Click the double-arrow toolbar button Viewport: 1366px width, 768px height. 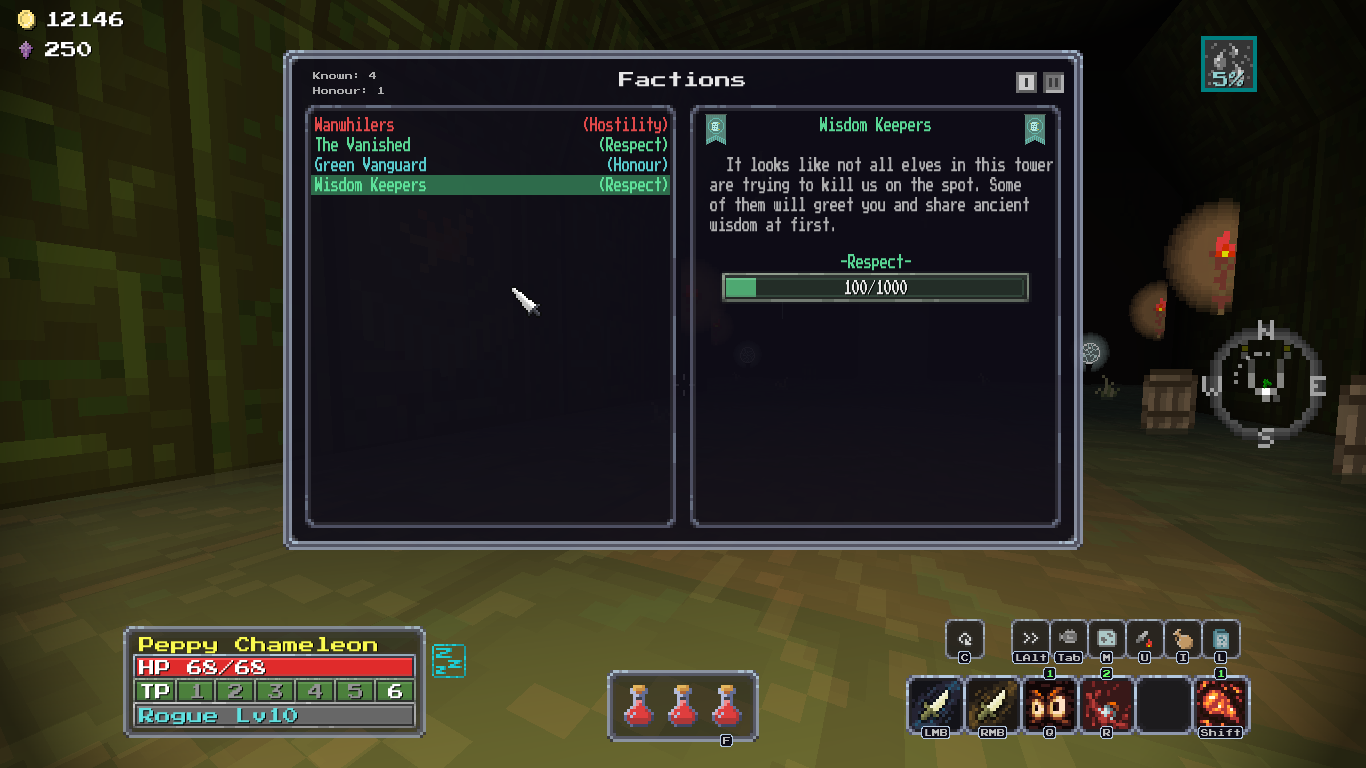[1030, 639]
